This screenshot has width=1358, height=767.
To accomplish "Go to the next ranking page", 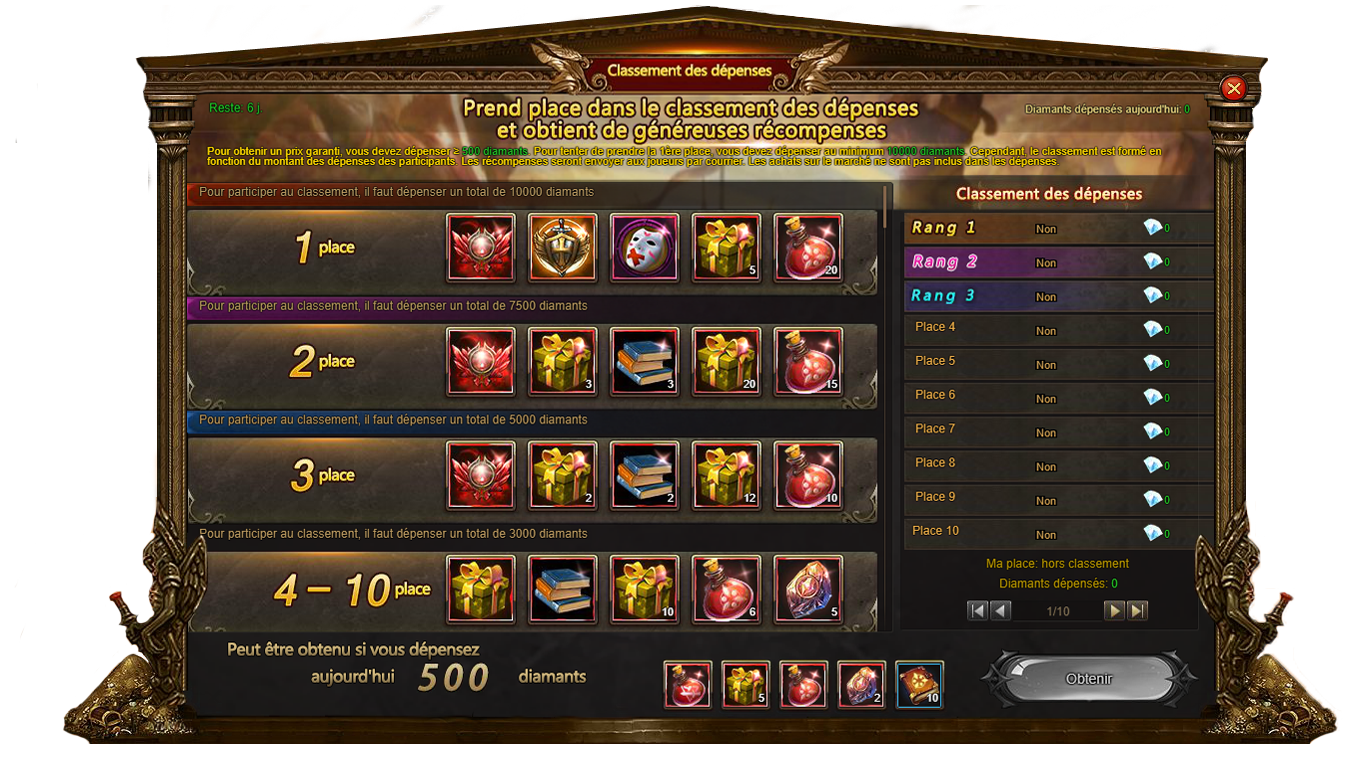I will click(x=1114, y=610).
